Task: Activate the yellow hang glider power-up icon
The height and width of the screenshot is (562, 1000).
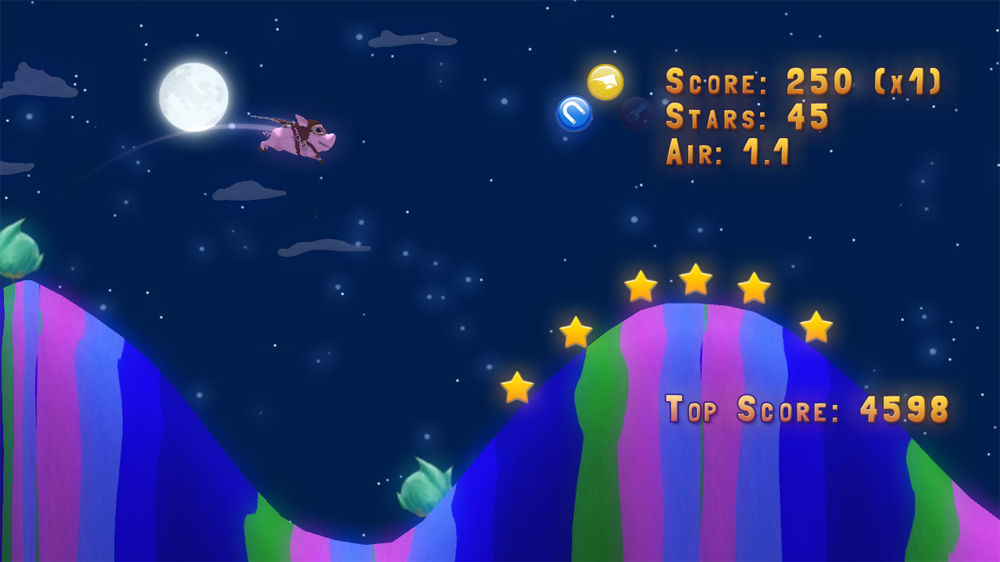Action: (x=605, y=82)
